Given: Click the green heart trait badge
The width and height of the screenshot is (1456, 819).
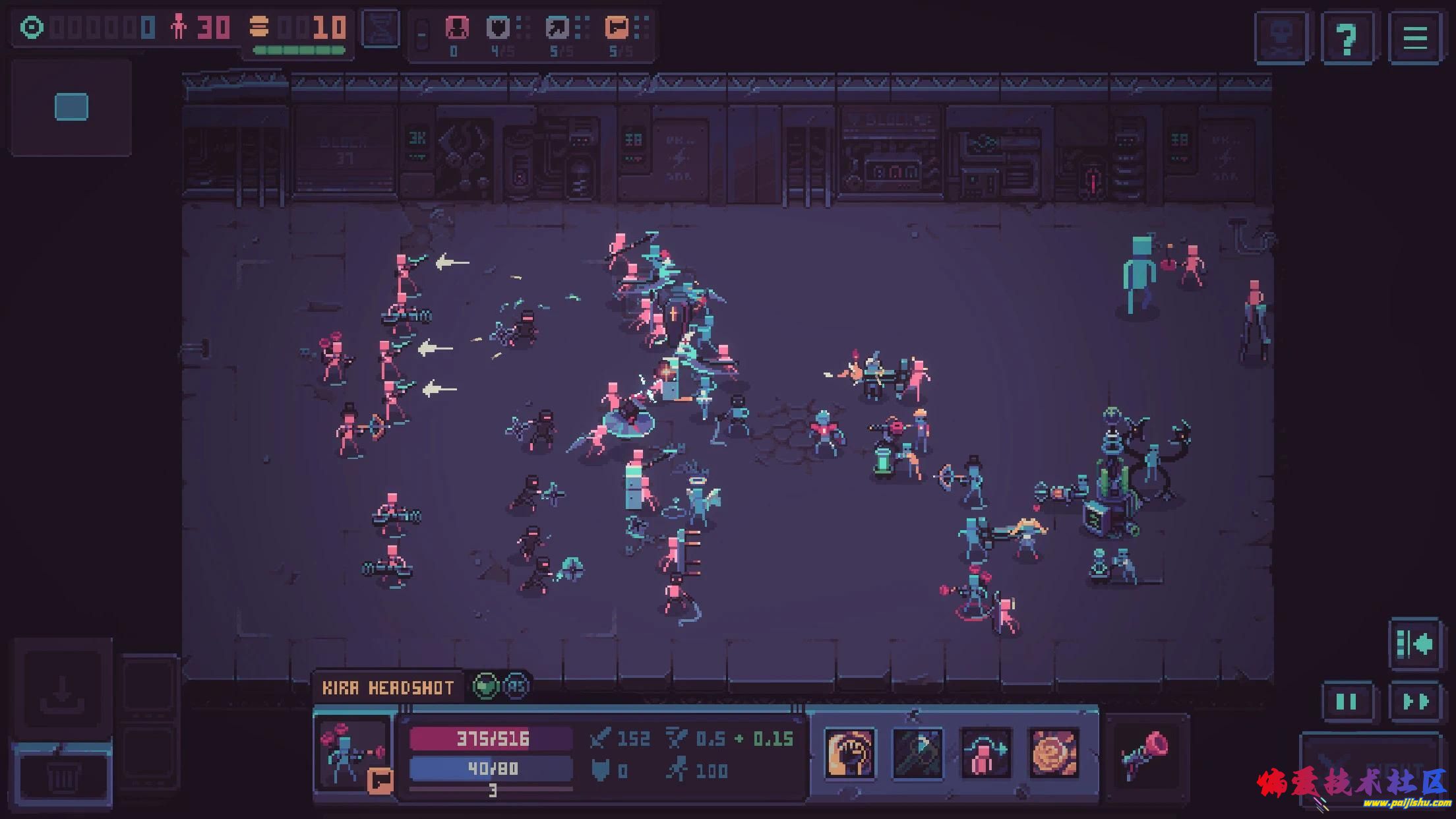Looking at the screenshot, I should (485, 686).
